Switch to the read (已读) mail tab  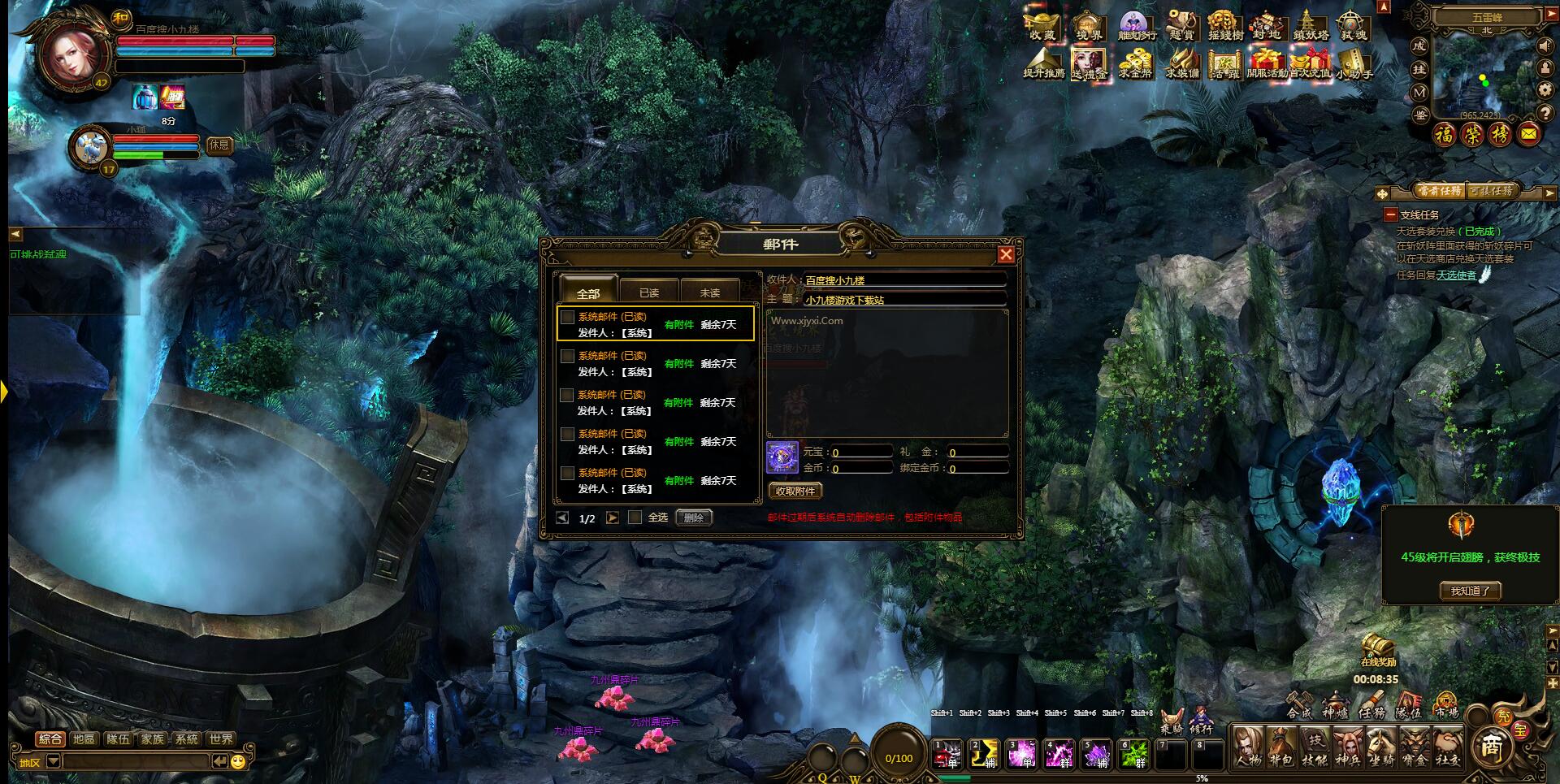pyautogui.click(x=648, y=292)
